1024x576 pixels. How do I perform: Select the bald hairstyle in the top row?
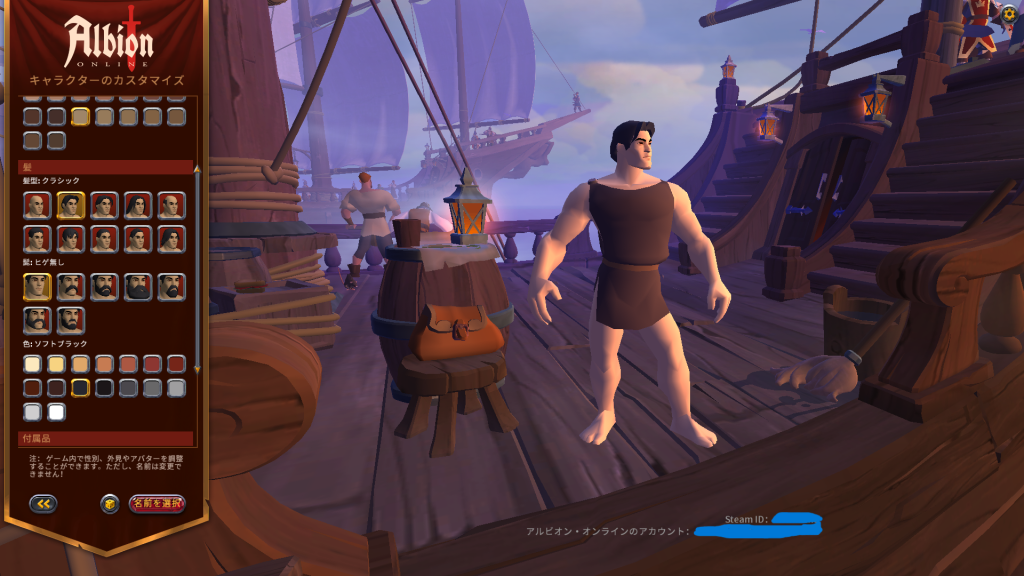pyautogui.click(x=36, y=206)
